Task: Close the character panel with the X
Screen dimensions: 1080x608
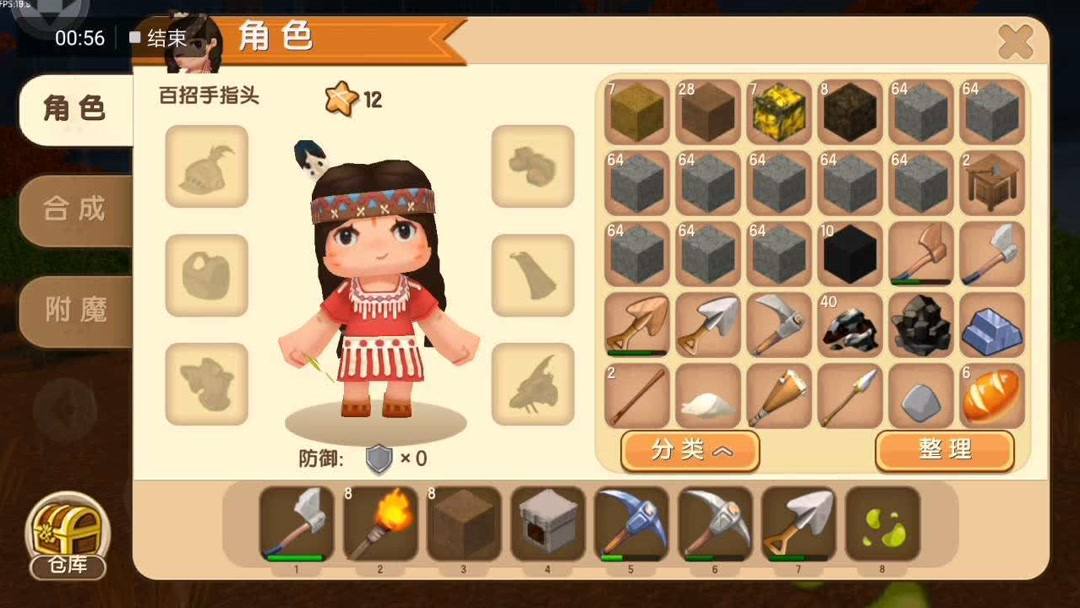Action: point(1015,42)
